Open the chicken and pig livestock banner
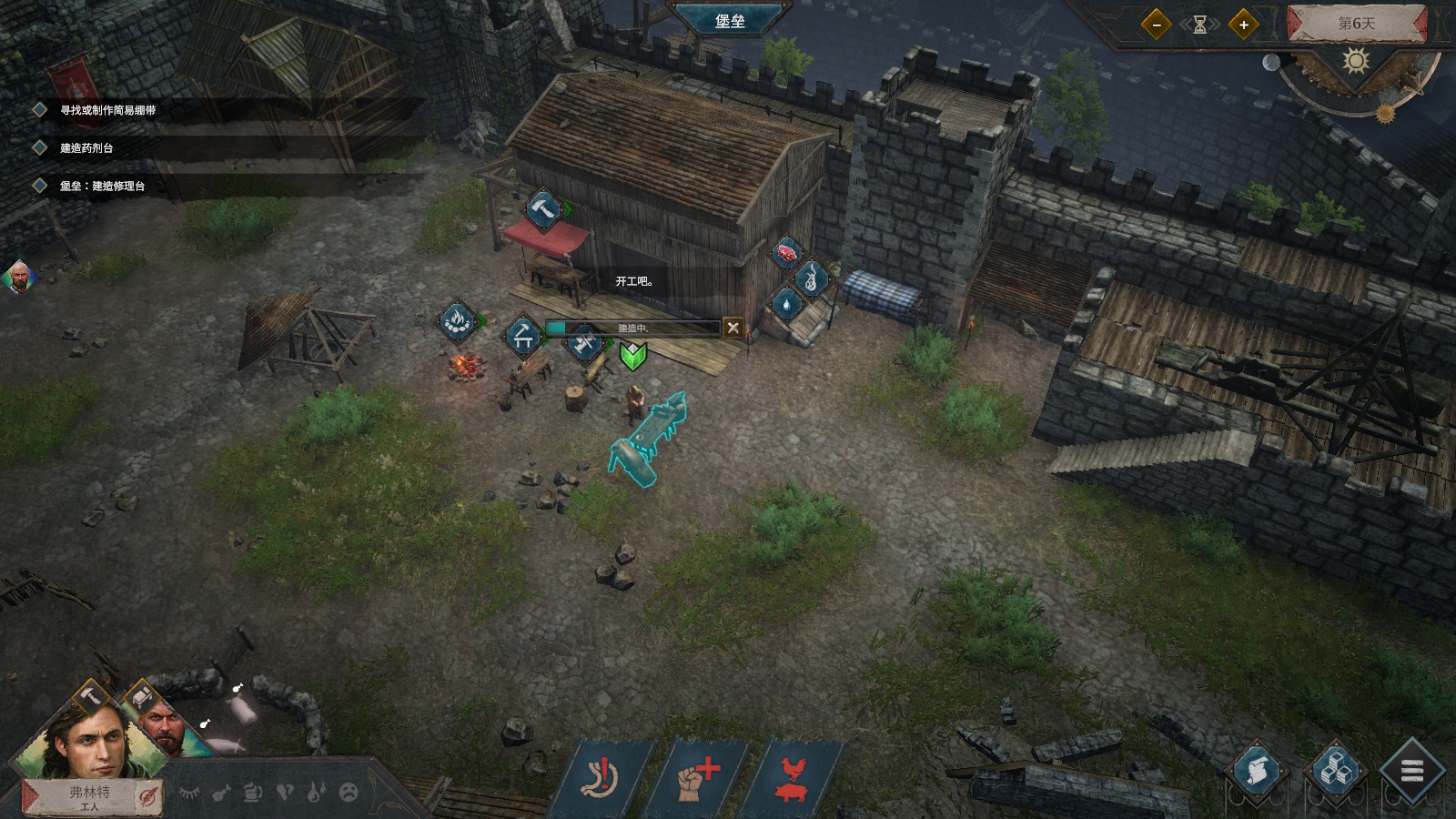1456x819 pixels. point(793,779)
